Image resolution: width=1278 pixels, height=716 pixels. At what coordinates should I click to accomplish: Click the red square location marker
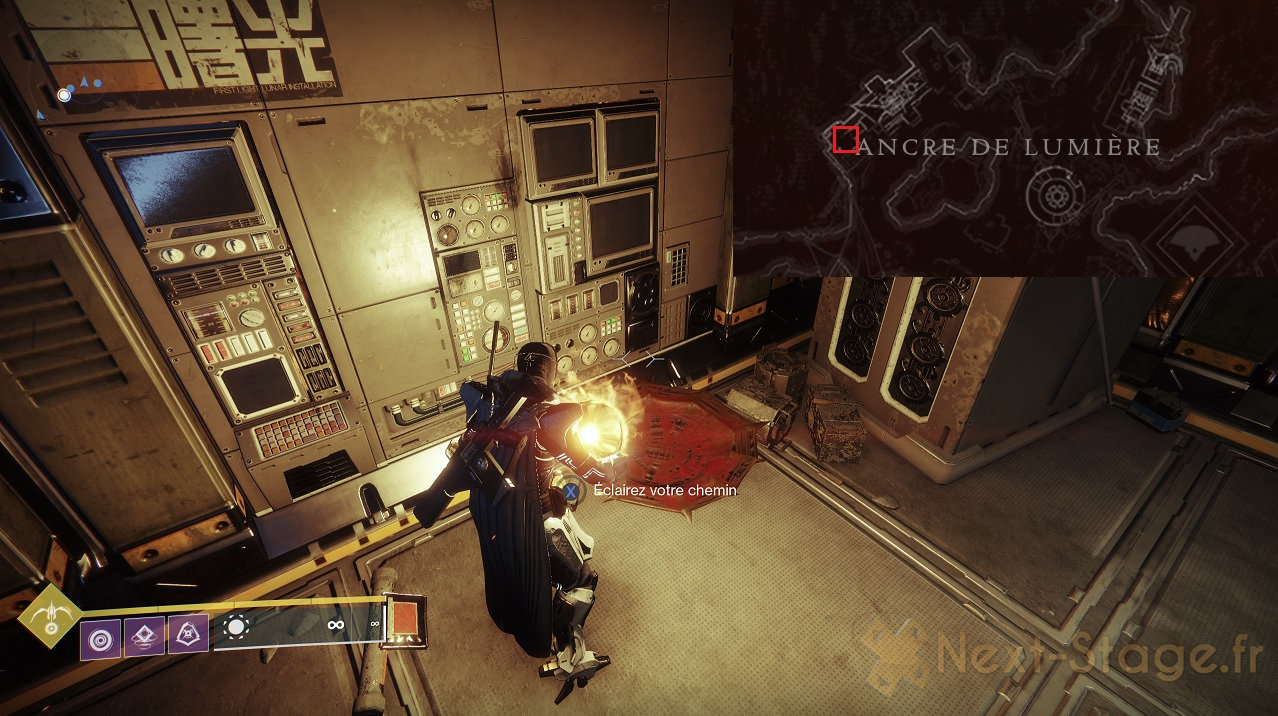[x=845, y=140]
